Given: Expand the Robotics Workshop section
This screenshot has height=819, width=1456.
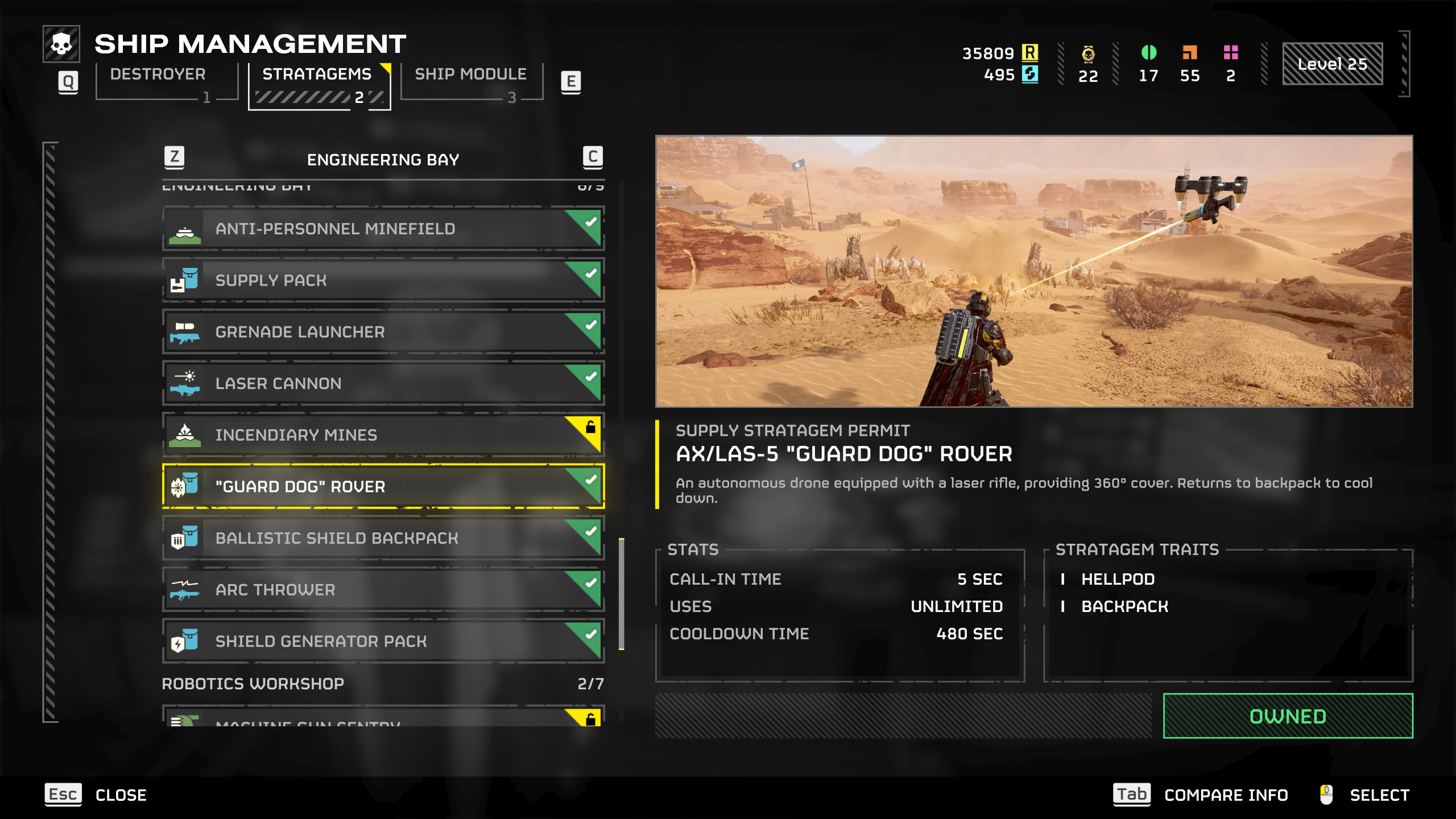Looking at the screenshot, I should [x=253, y=684].
